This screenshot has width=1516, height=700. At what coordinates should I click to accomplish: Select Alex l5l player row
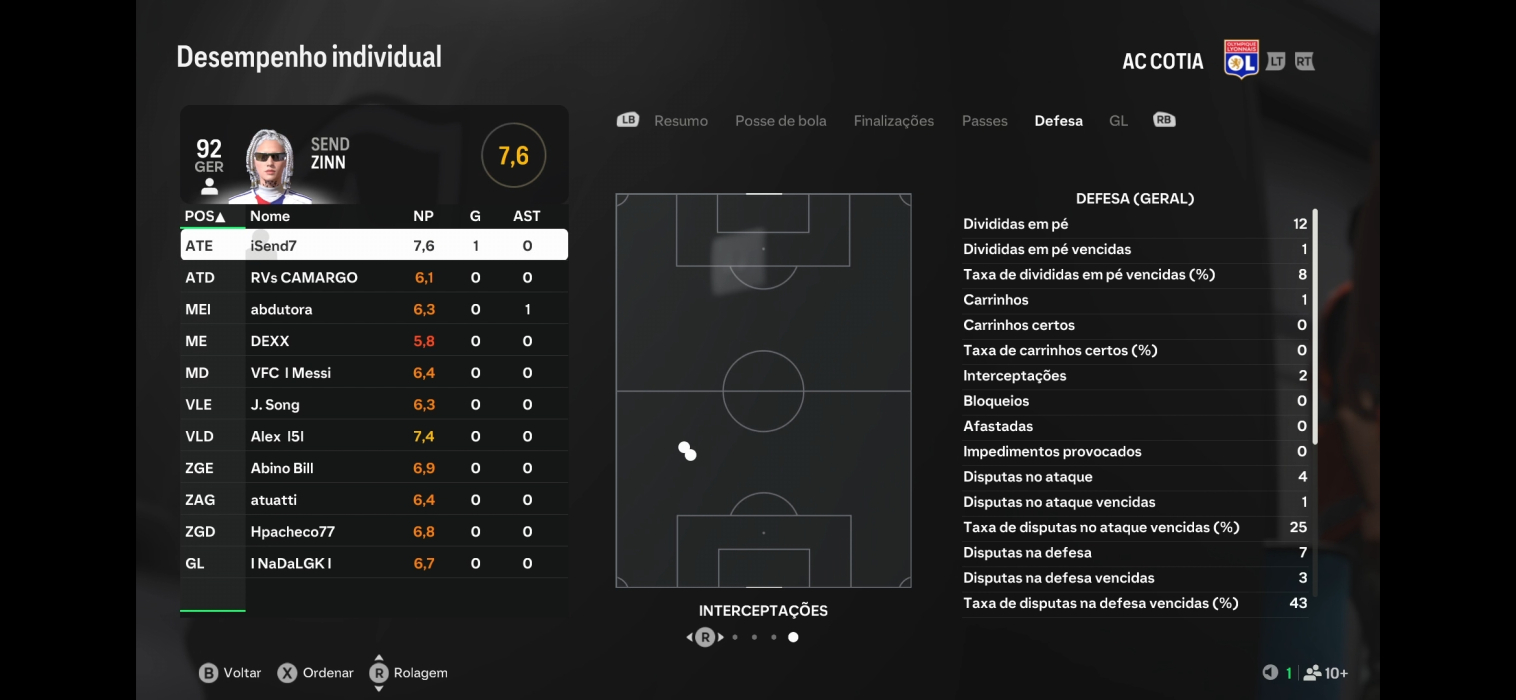pos(374,437)
